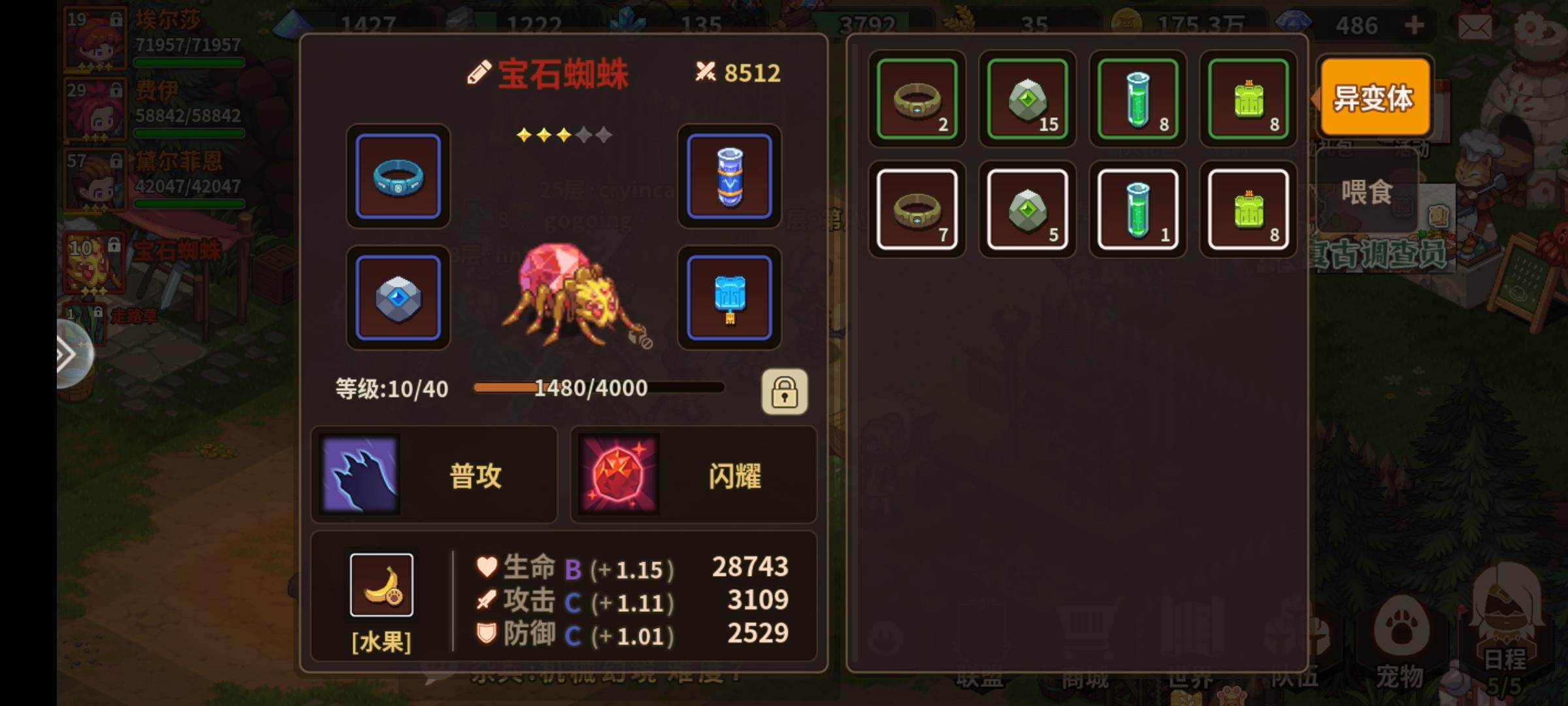Click the blue gem equipment slot
Image resolution: width=1568 pixels, height=706 pixels.
[397, 297]
